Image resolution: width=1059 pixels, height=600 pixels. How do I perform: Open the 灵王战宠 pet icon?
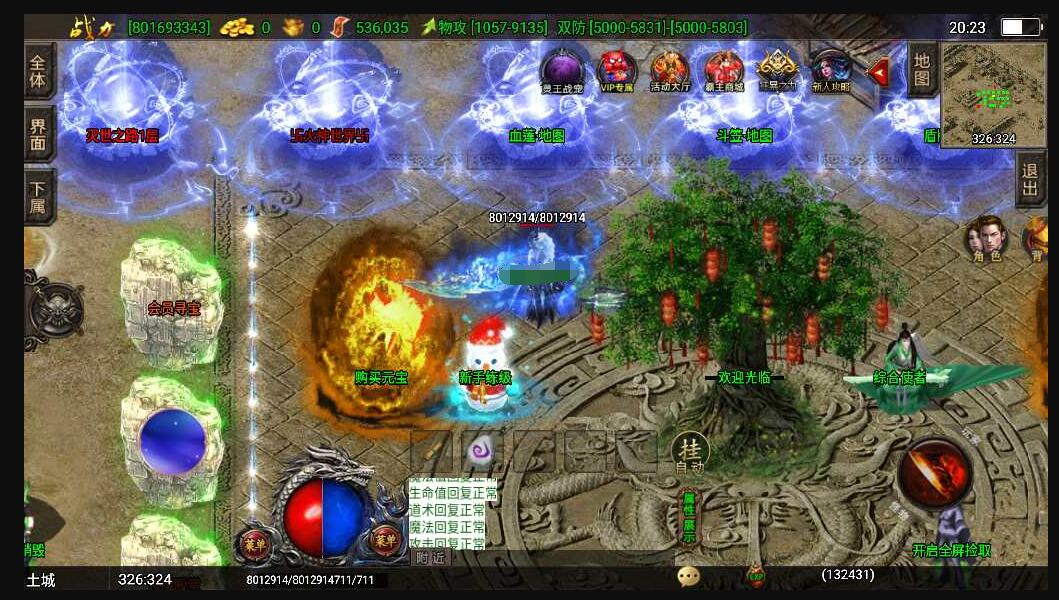(562, 71)
